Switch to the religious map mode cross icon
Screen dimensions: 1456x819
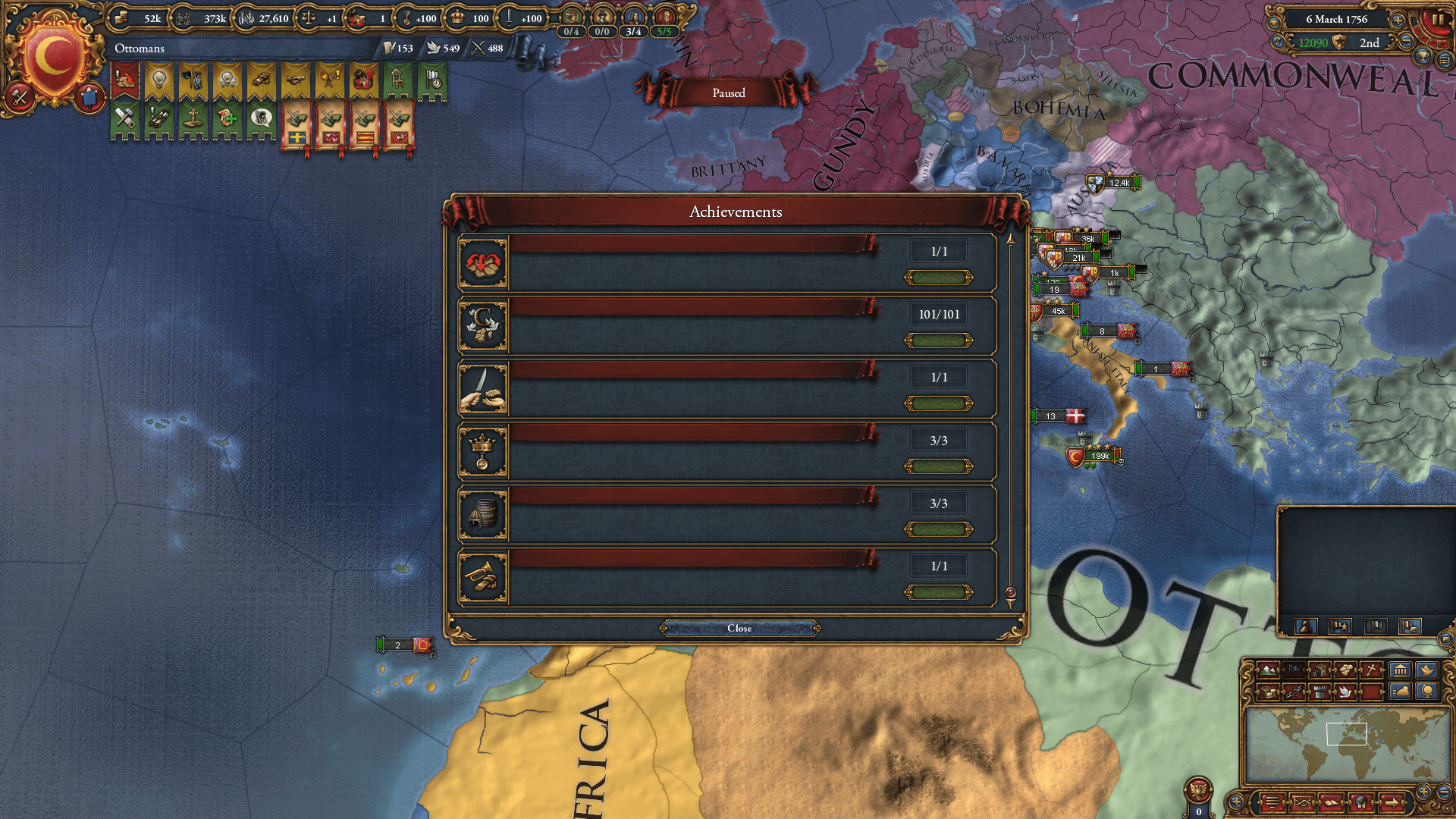coord(1371,671)
